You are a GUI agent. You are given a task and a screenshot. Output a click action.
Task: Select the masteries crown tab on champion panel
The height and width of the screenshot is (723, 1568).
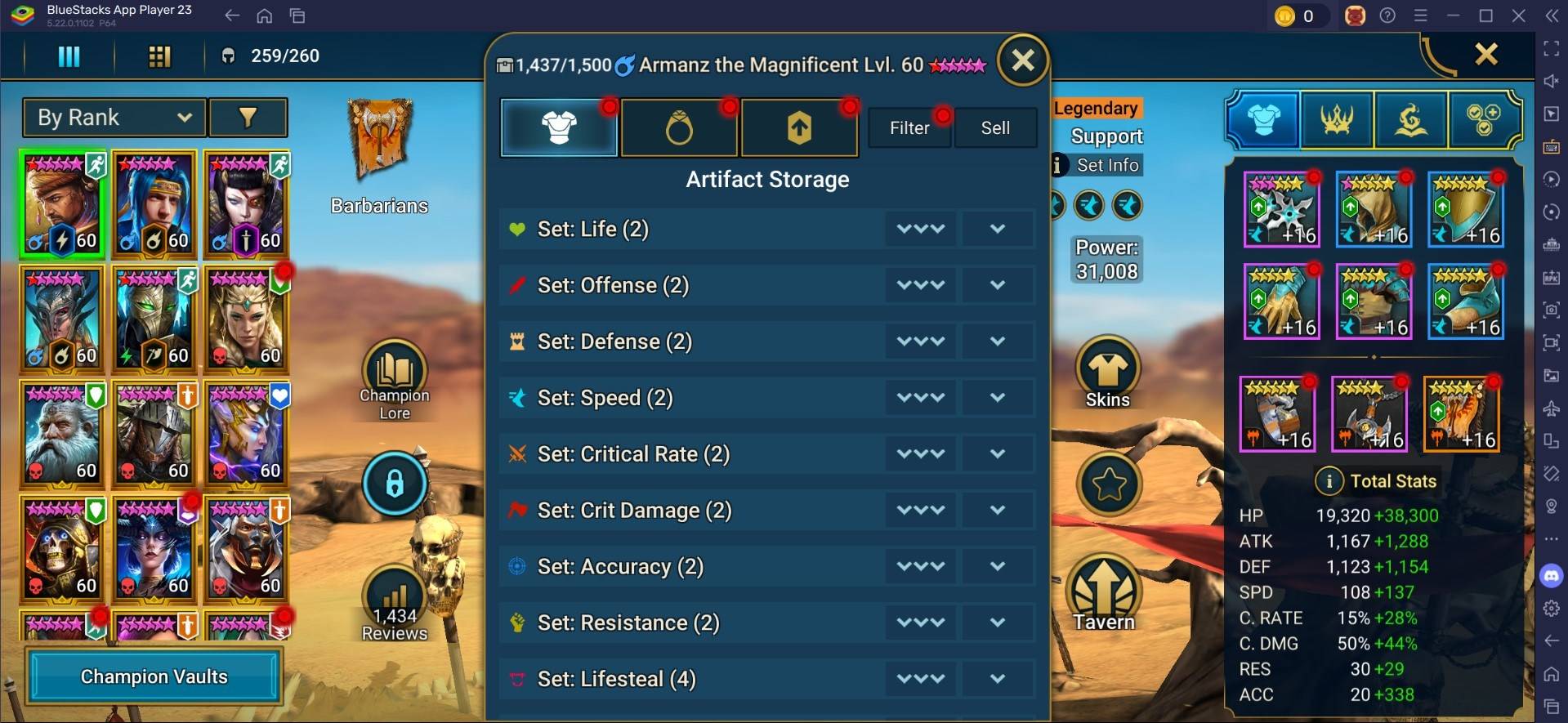(x=1338, y=119)
